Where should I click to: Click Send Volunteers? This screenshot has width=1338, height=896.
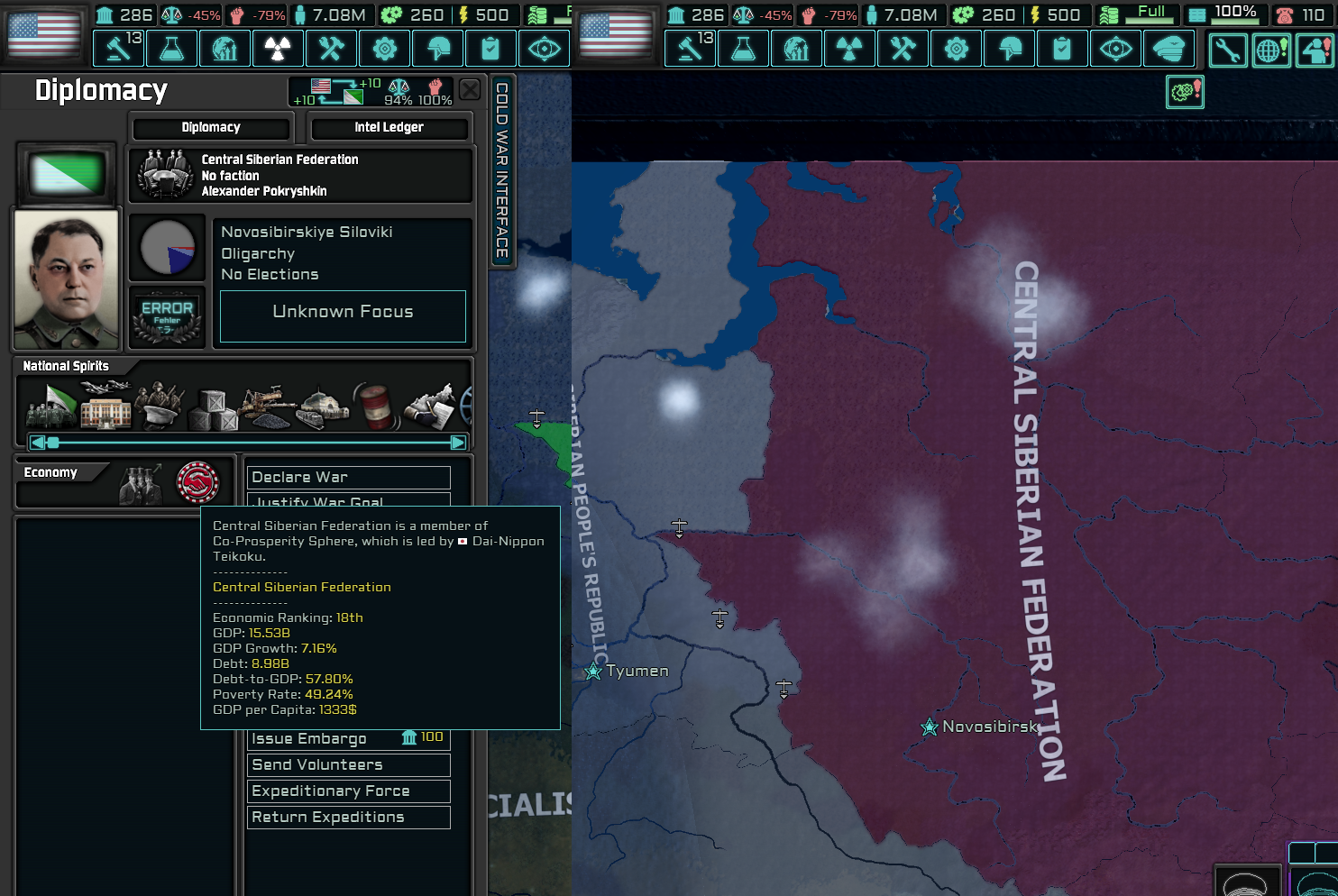click(348, 764)
